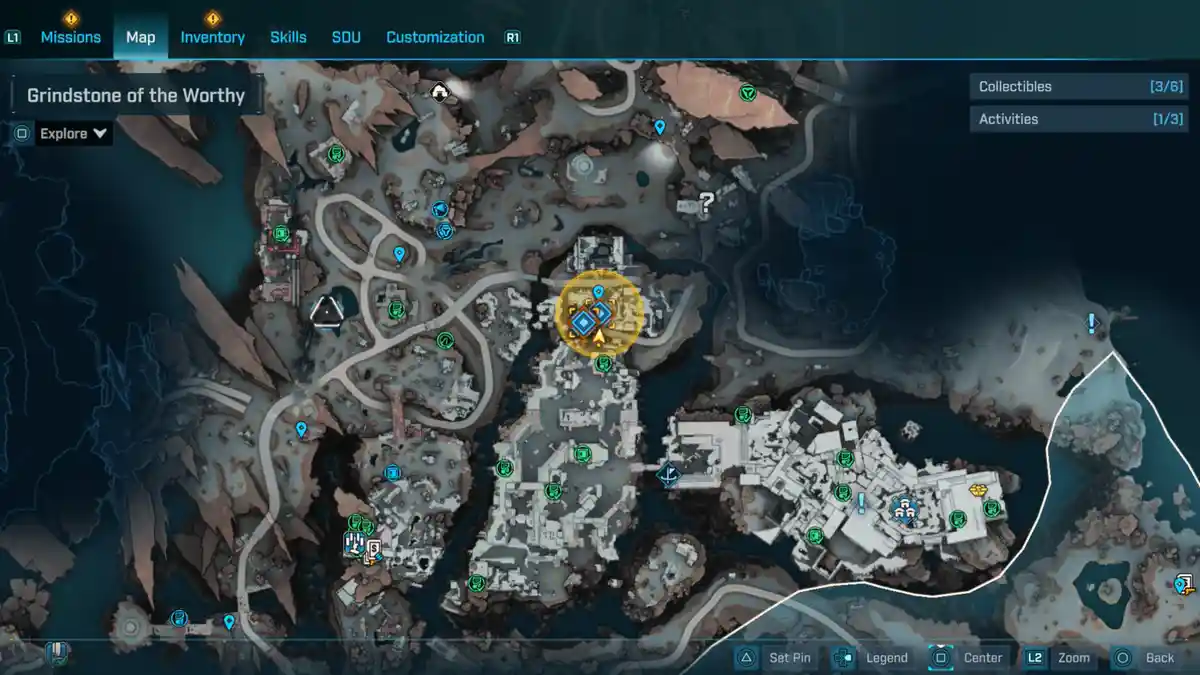Choose the Legend option in the bottom bar
The image size is (1200, 675).
point(876,657)
